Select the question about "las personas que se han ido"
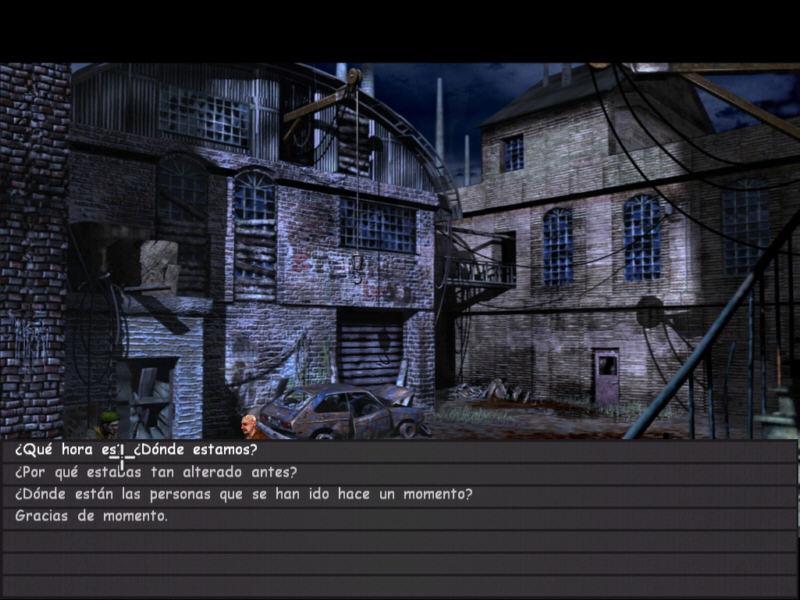This screenshot has width=800, height=600. tap(243, 494)
